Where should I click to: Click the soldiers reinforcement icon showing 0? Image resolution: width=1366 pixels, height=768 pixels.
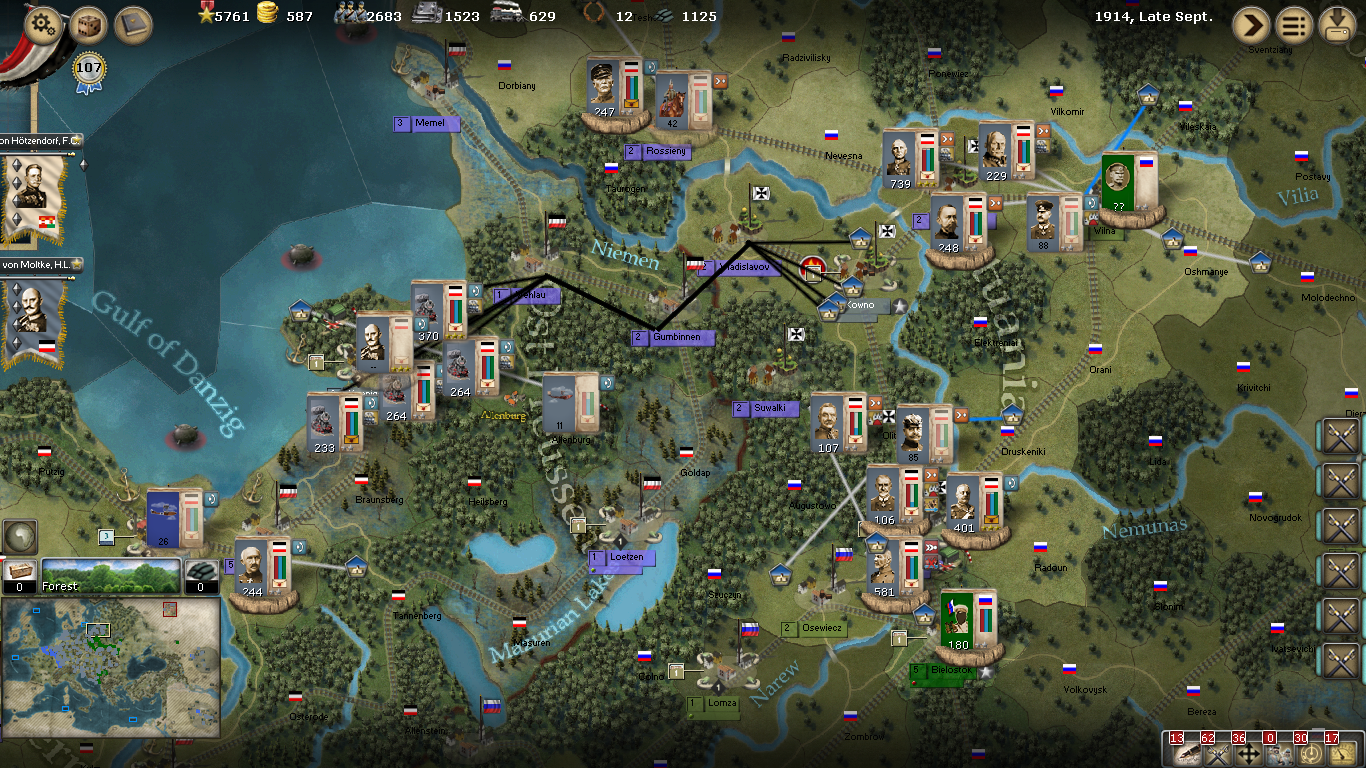(x=1278, y=754)
